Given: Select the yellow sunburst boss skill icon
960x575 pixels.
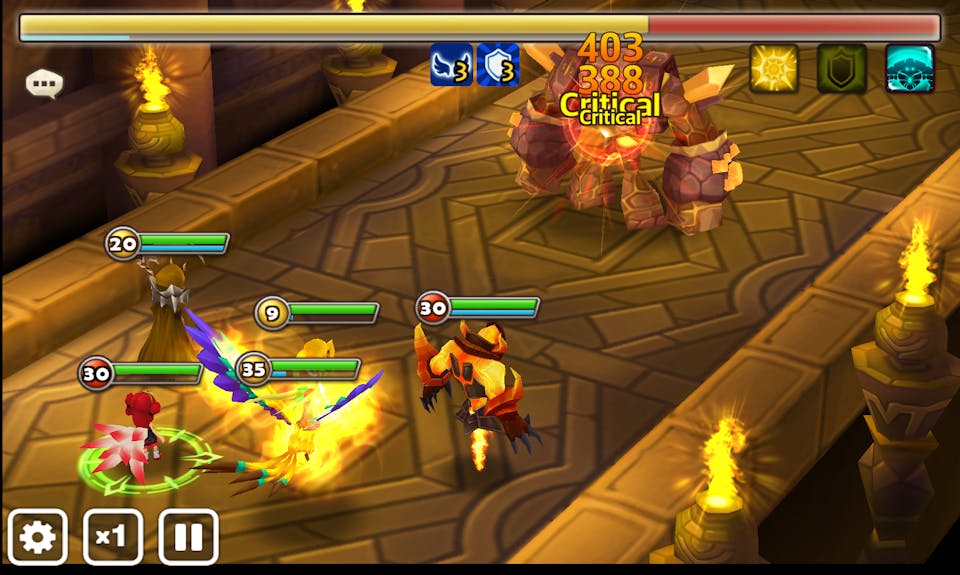Looking at the screenshot, I should 774,69.
